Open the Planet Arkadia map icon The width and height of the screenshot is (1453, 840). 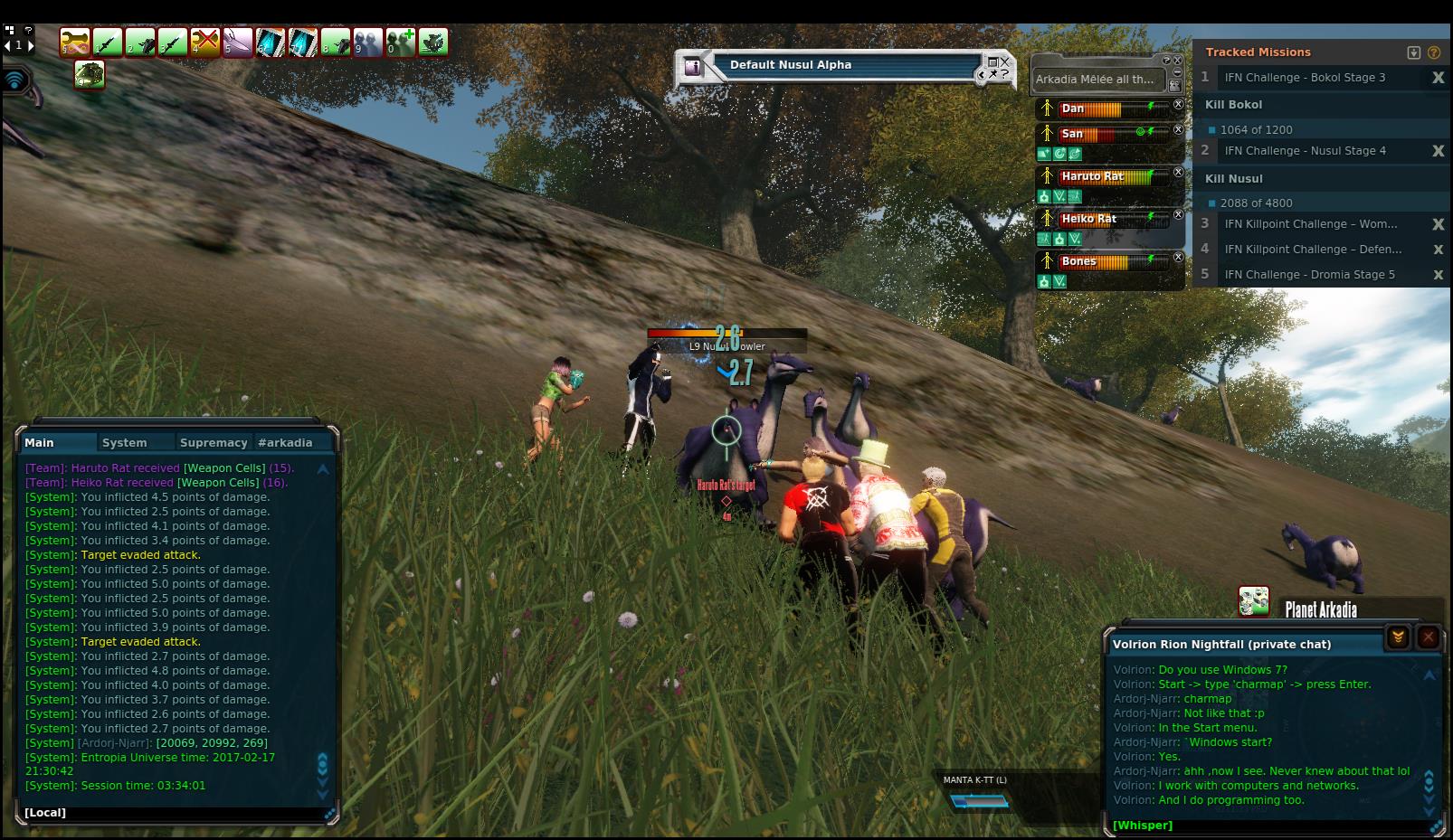(x=1253, y=601)
